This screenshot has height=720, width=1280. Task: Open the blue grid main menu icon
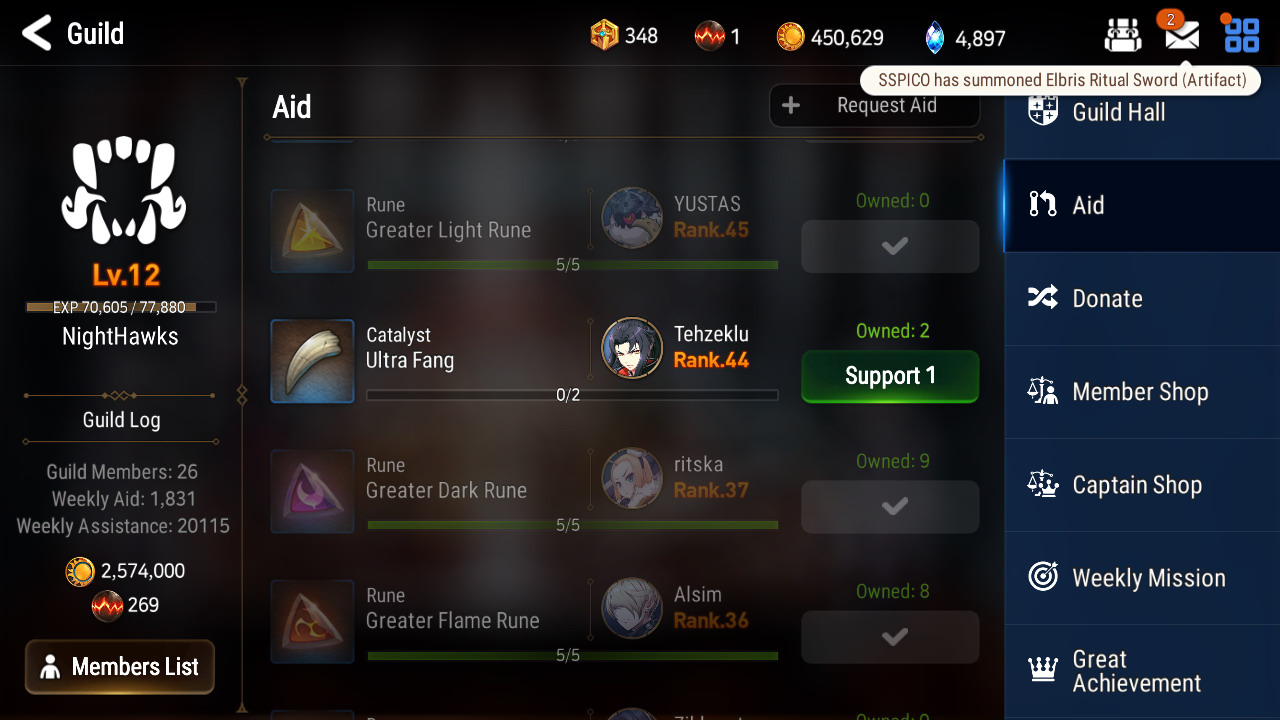[1242, 35]
